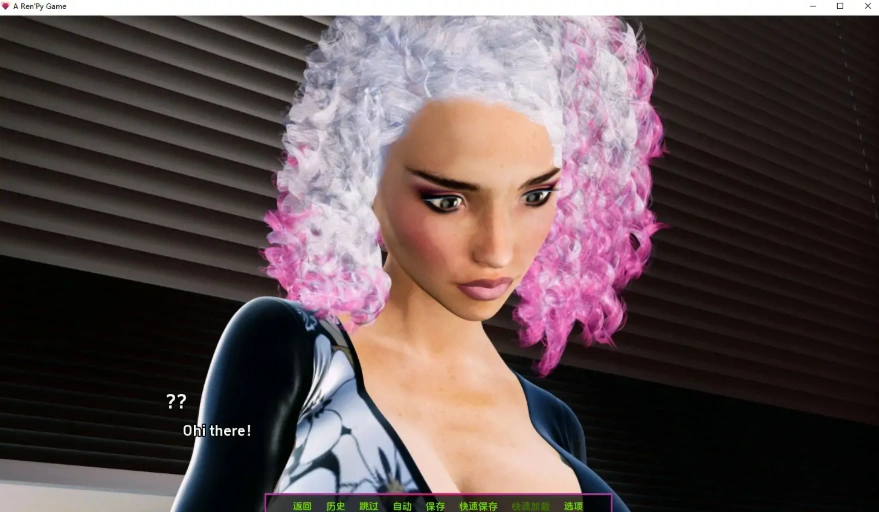Close the Ren'Py game window

pyautogui.click(x=866, y=6)
